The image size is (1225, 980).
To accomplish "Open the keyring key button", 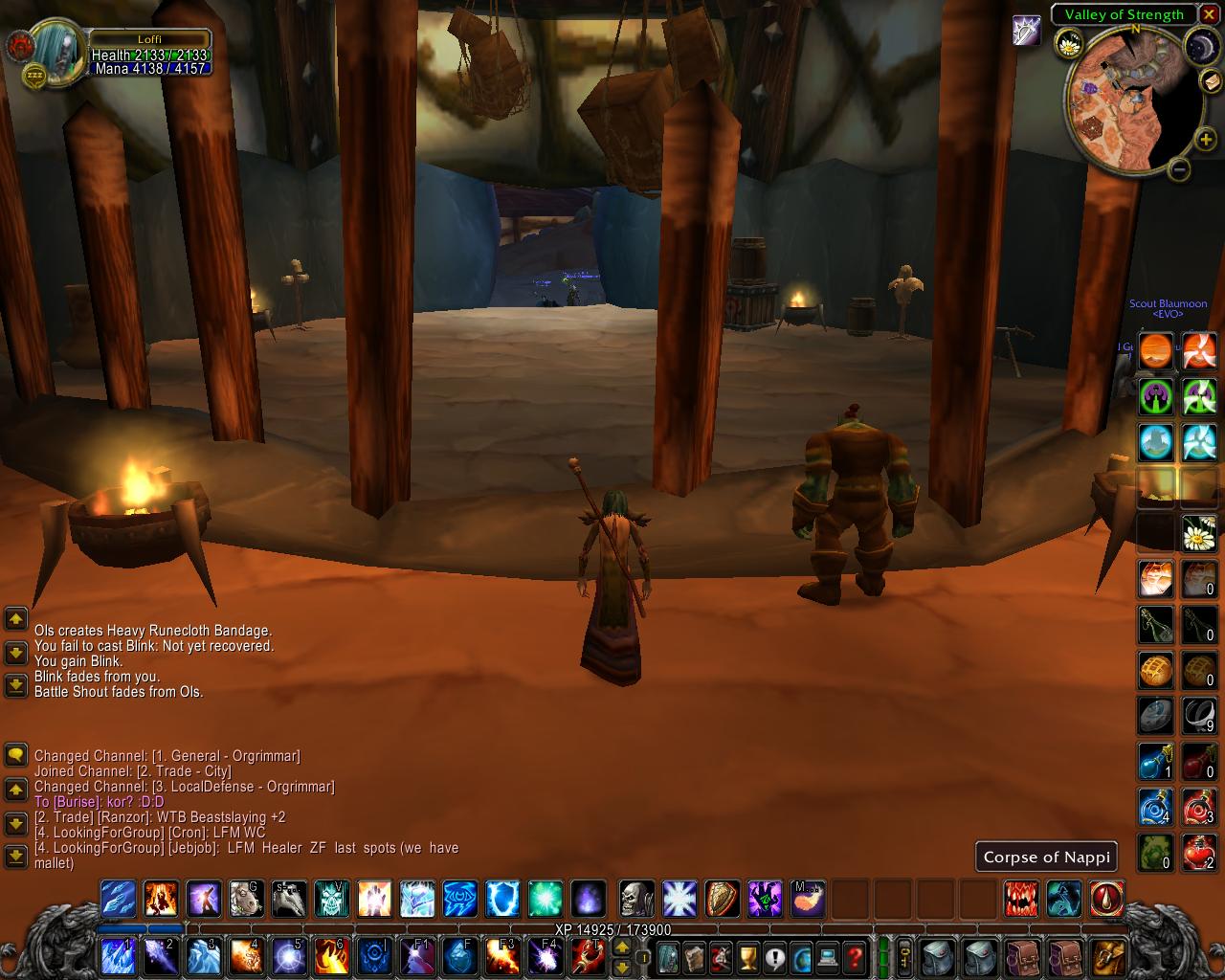I will (903, 955).
